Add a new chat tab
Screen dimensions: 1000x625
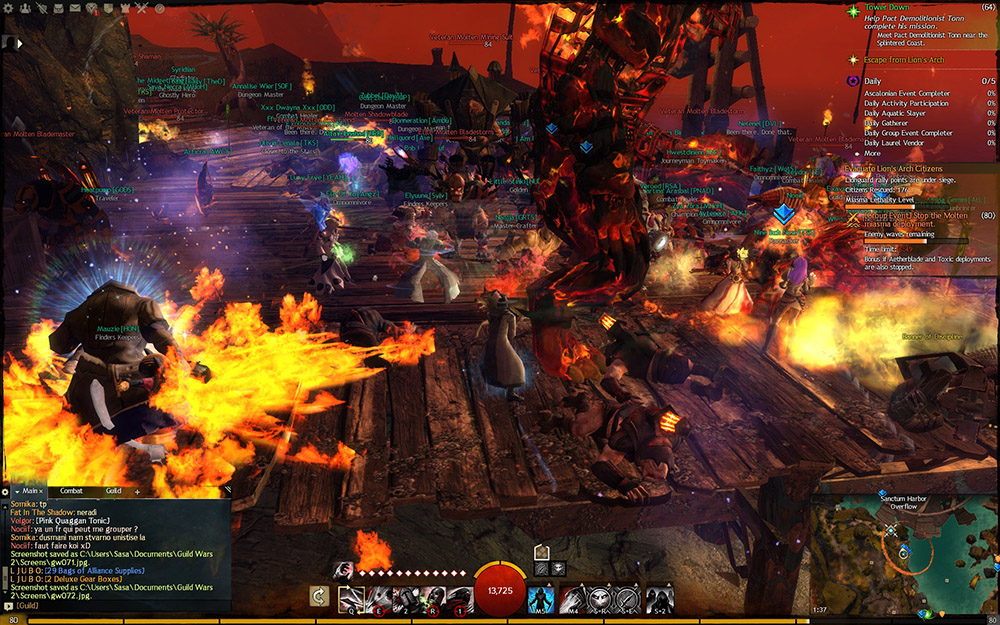[x=137, y=491]
